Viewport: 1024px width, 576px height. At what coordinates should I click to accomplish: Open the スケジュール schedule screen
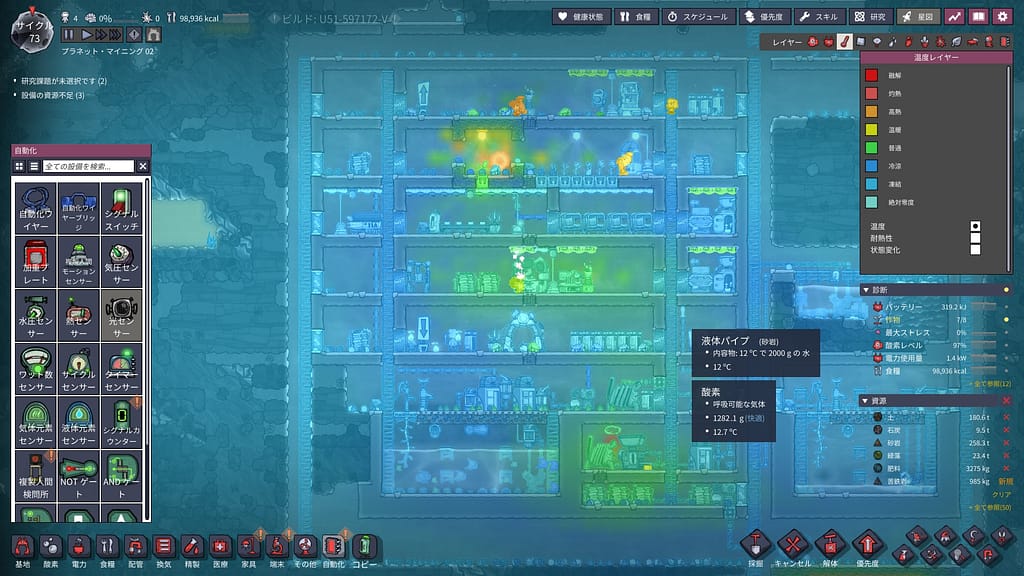pos(698,17)
